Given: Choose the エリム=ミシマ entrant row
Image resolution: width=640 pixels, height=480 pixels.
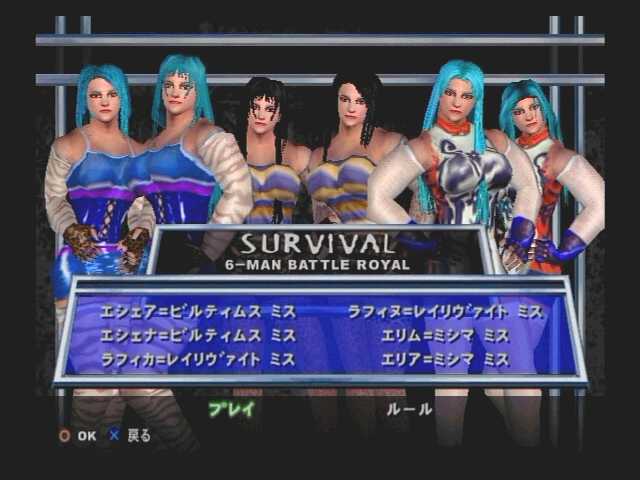Looking at the screenshot, I should (445, 336).
